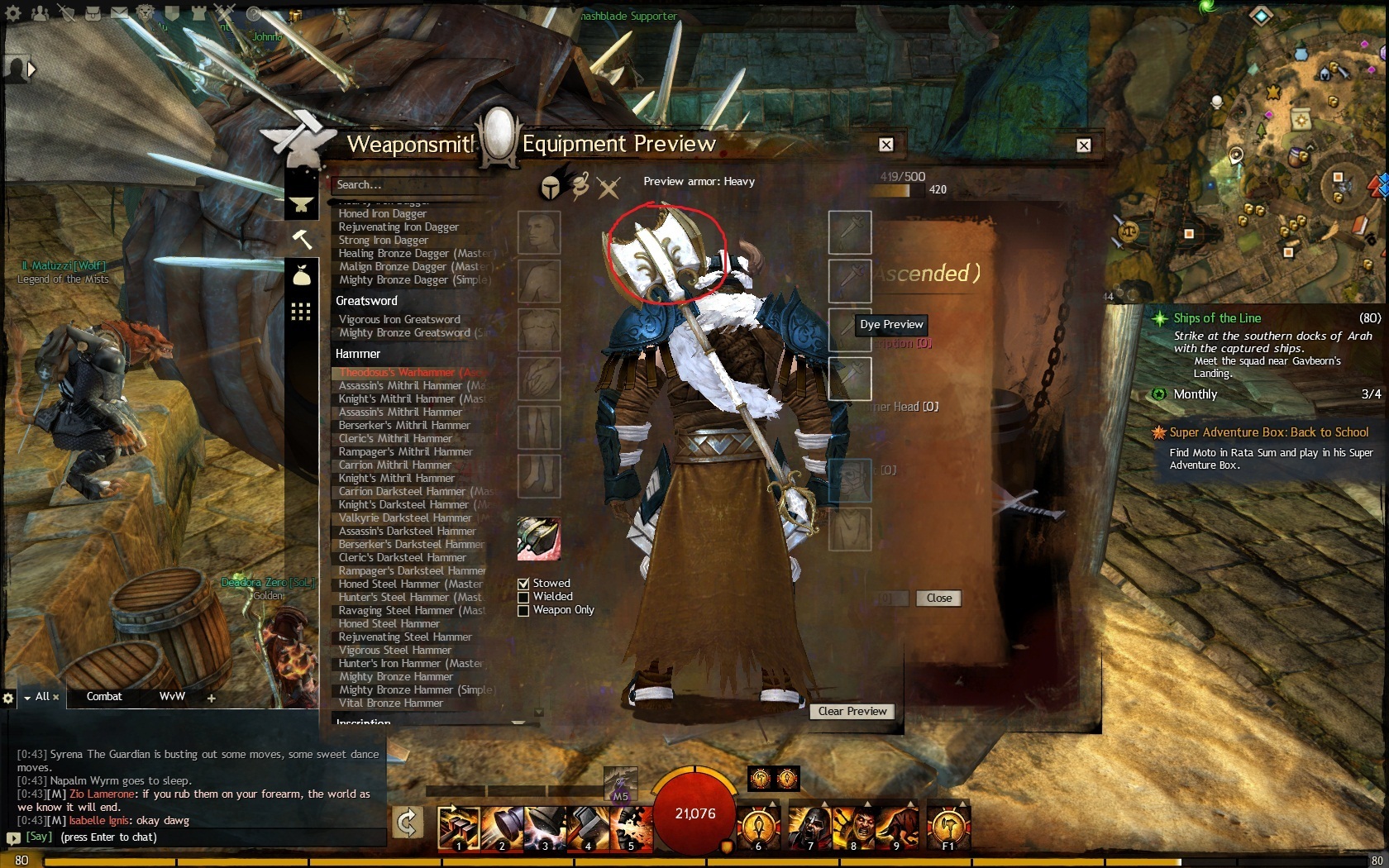
Task: Enable the Wielded checkbox
Action: pos(523,597)
